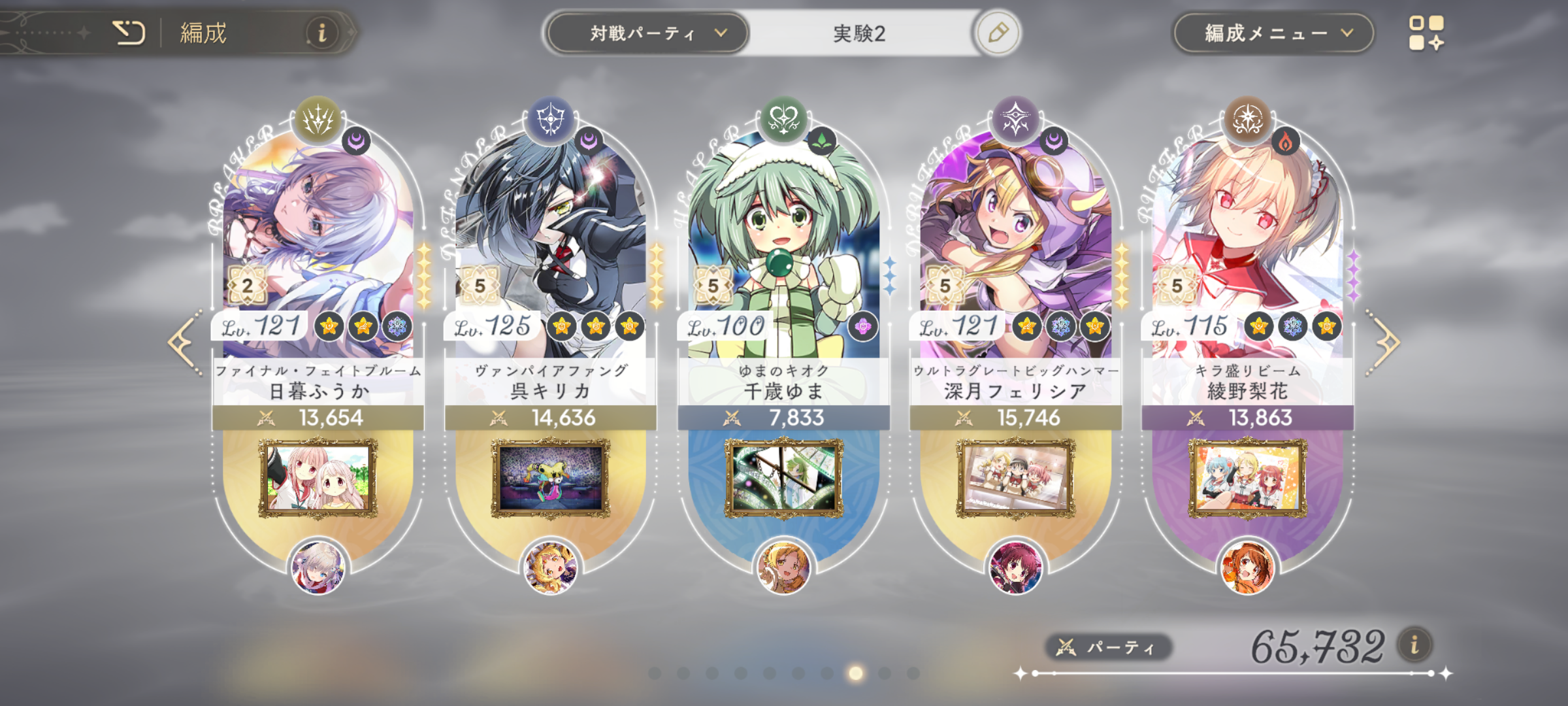Open the support portrait below 深月フェリシア
This screenshot has height=706, width=1568.
(x=1015, y=567)
